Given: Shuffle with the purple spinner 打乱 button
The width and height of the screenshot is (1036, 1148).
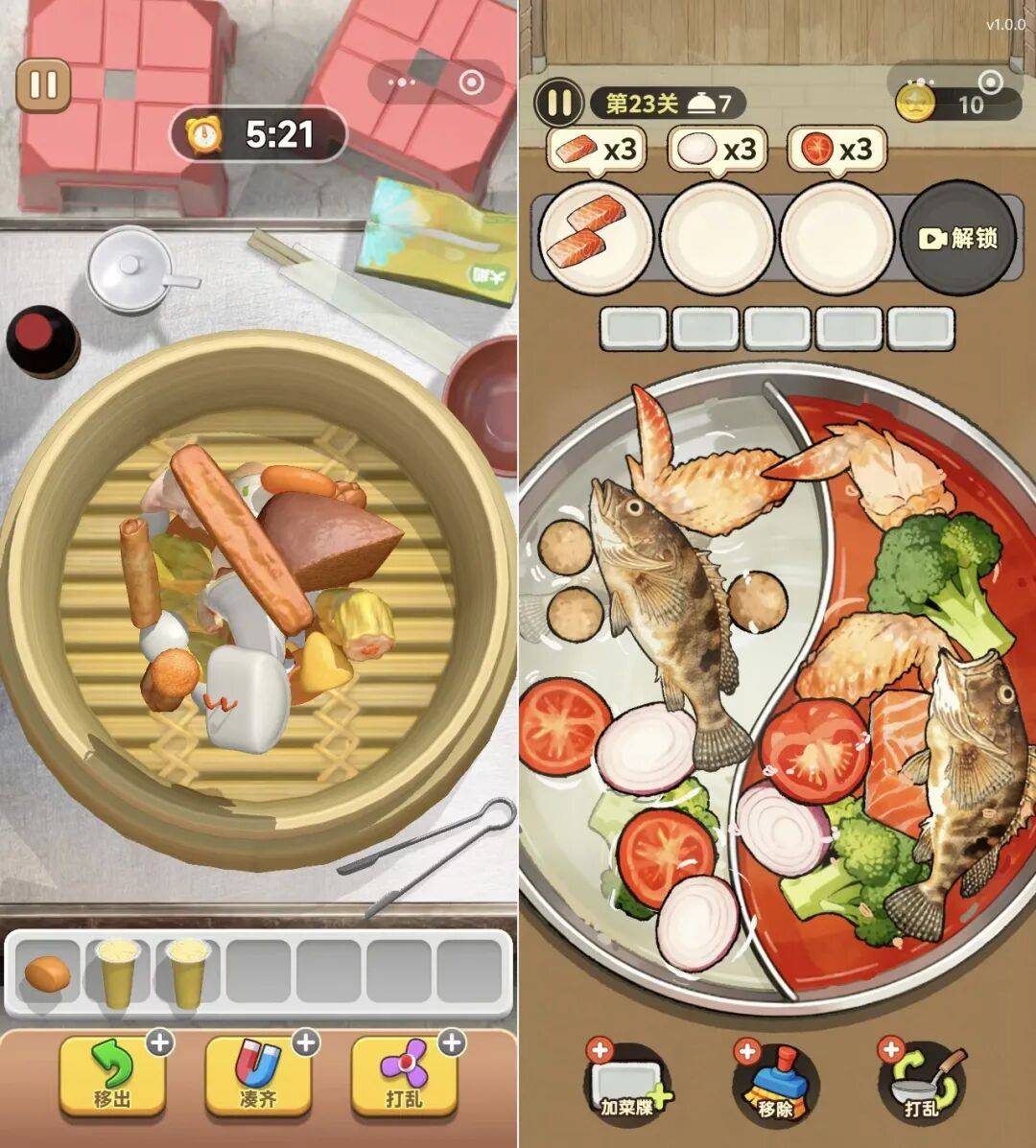Looking at the screenshot, I should point(404,1075).
